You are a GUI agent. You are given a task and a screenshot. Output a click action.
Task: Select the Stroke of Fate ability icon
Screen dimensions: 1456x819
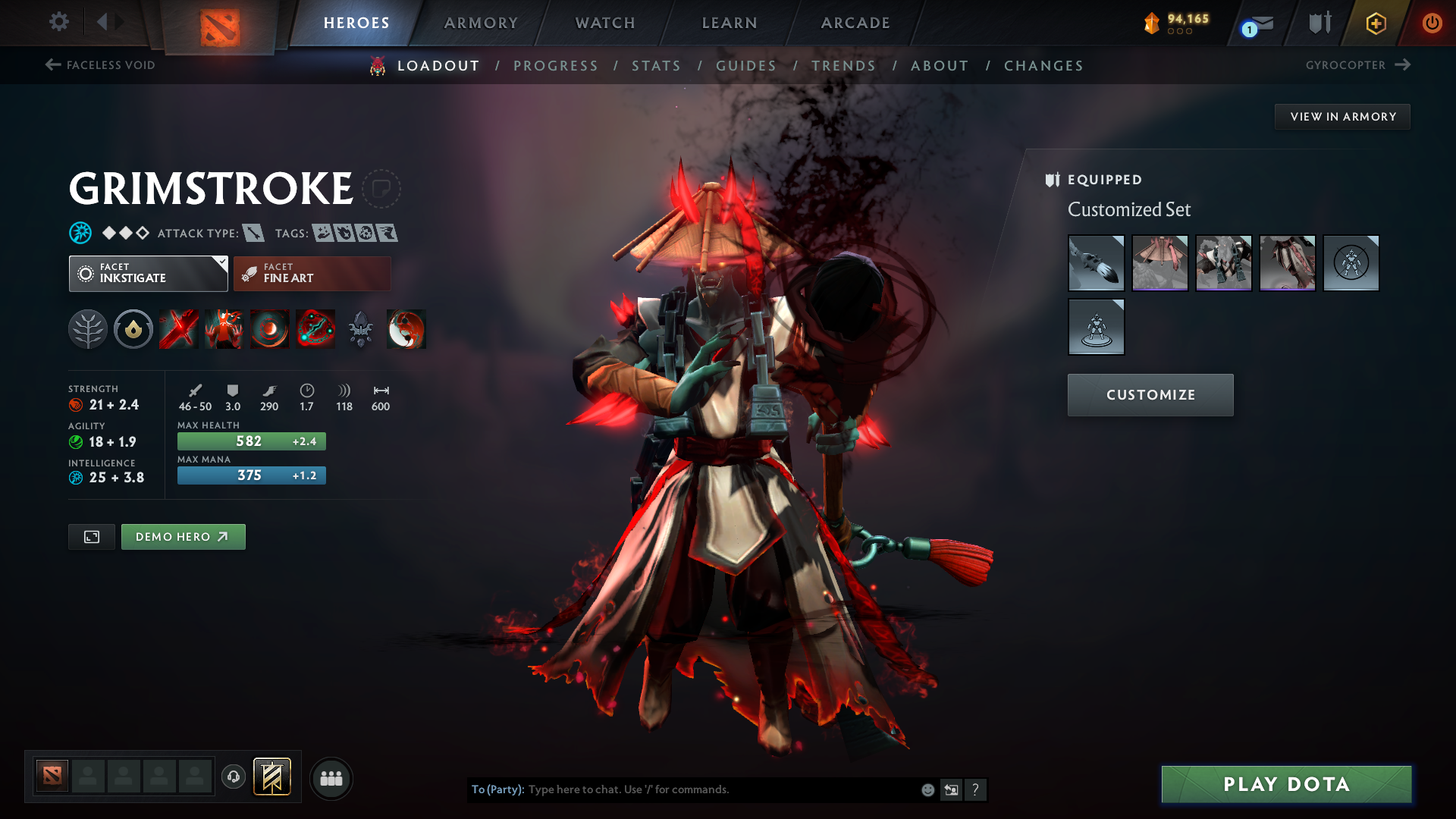178,329
